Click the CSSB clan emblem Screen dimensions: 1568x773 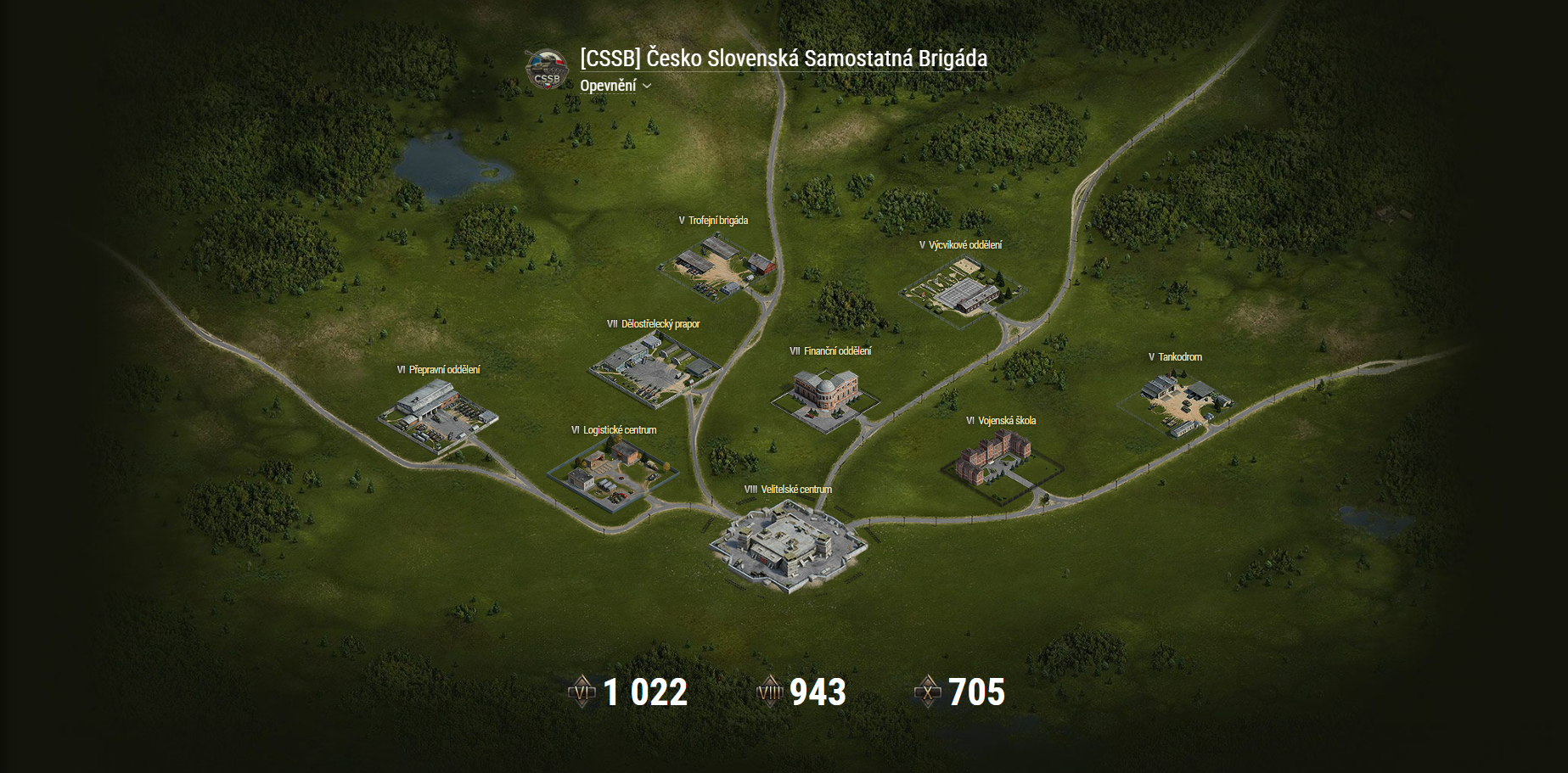(546, 70)
